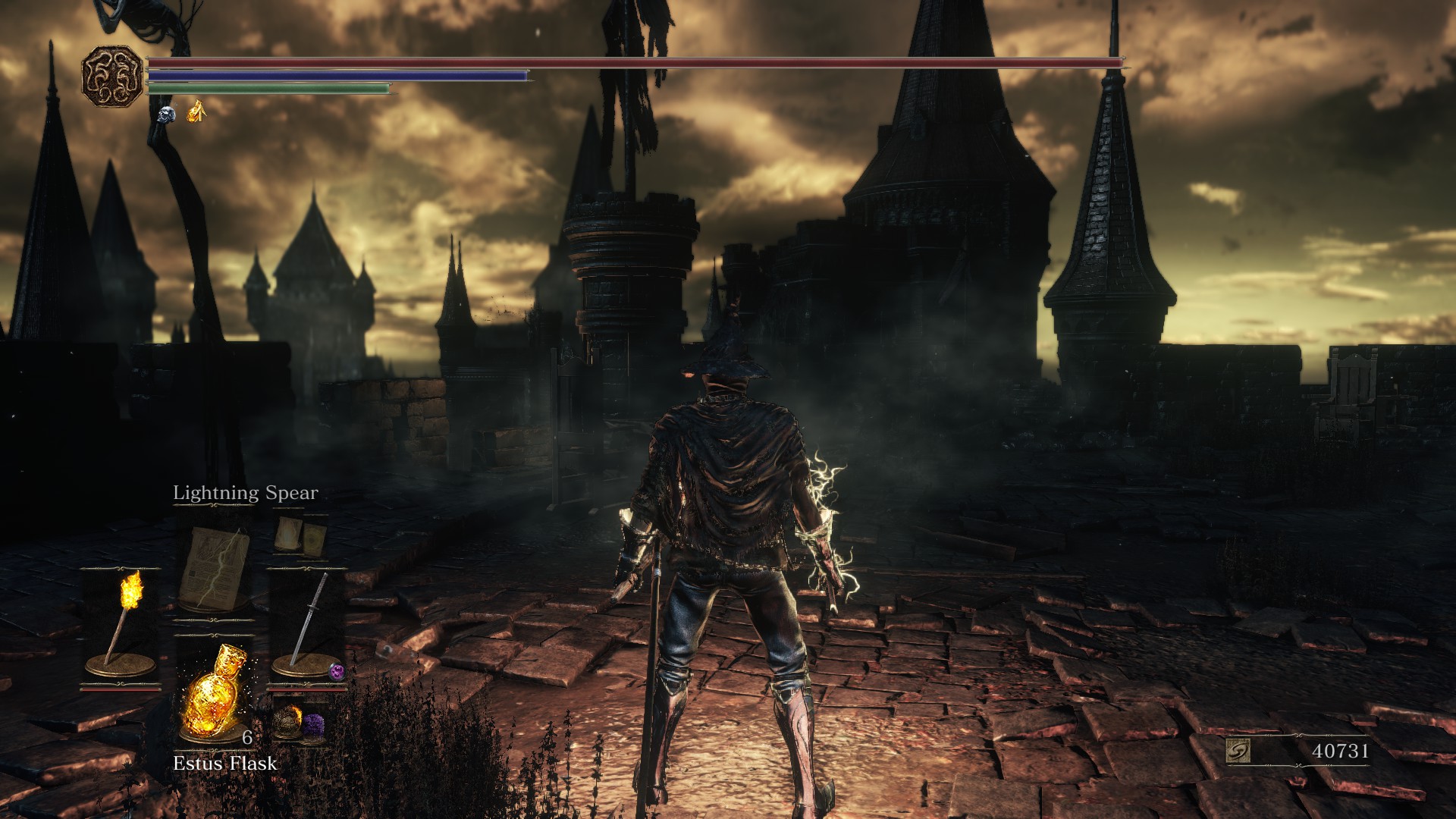The height and width of the screenshot is (819, 1456).
Task: Click the golden flame buff icon
Action: (196, 112)
